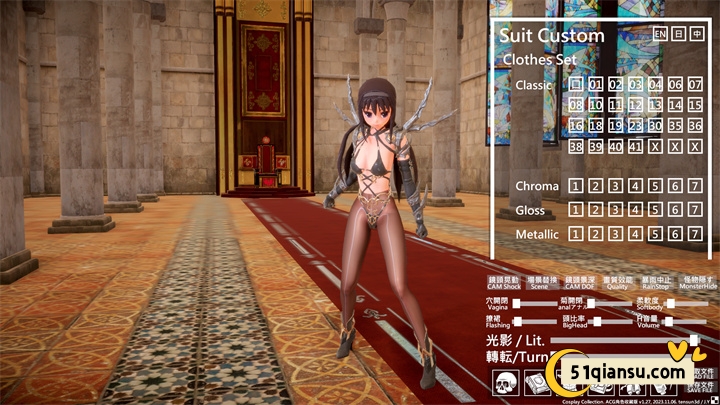
Task: Select Classic clothes set 41
Action: [635, 147]
